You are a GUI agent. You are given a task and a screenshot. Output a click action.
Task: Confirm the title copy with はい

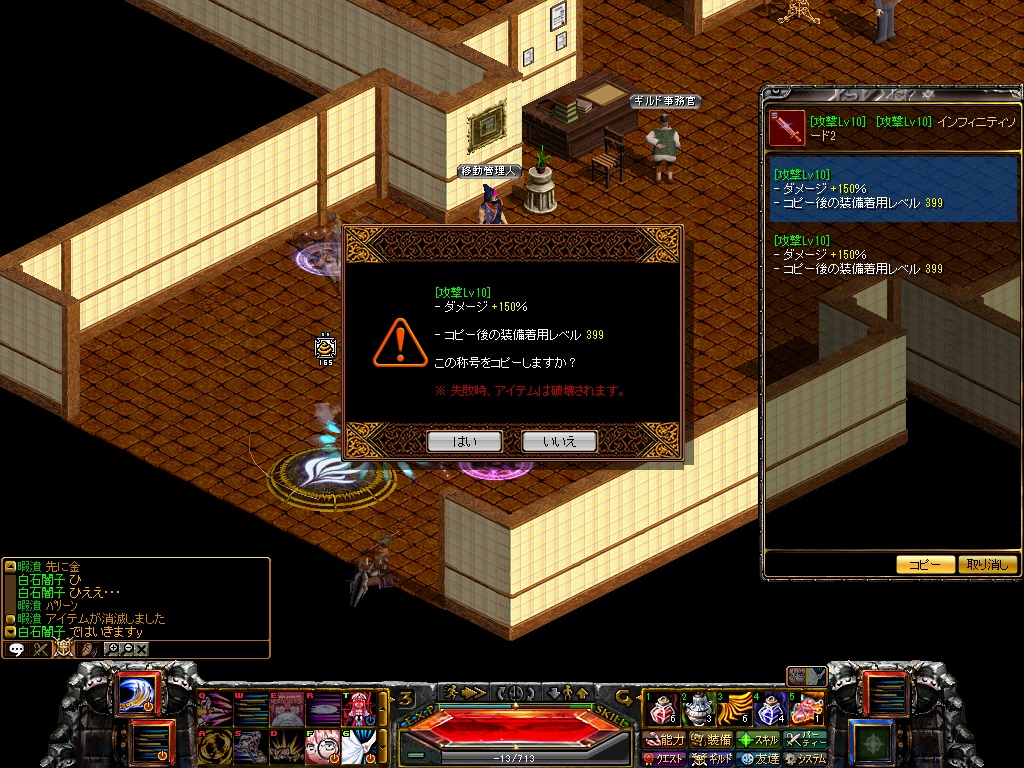[x=464, y=441]
